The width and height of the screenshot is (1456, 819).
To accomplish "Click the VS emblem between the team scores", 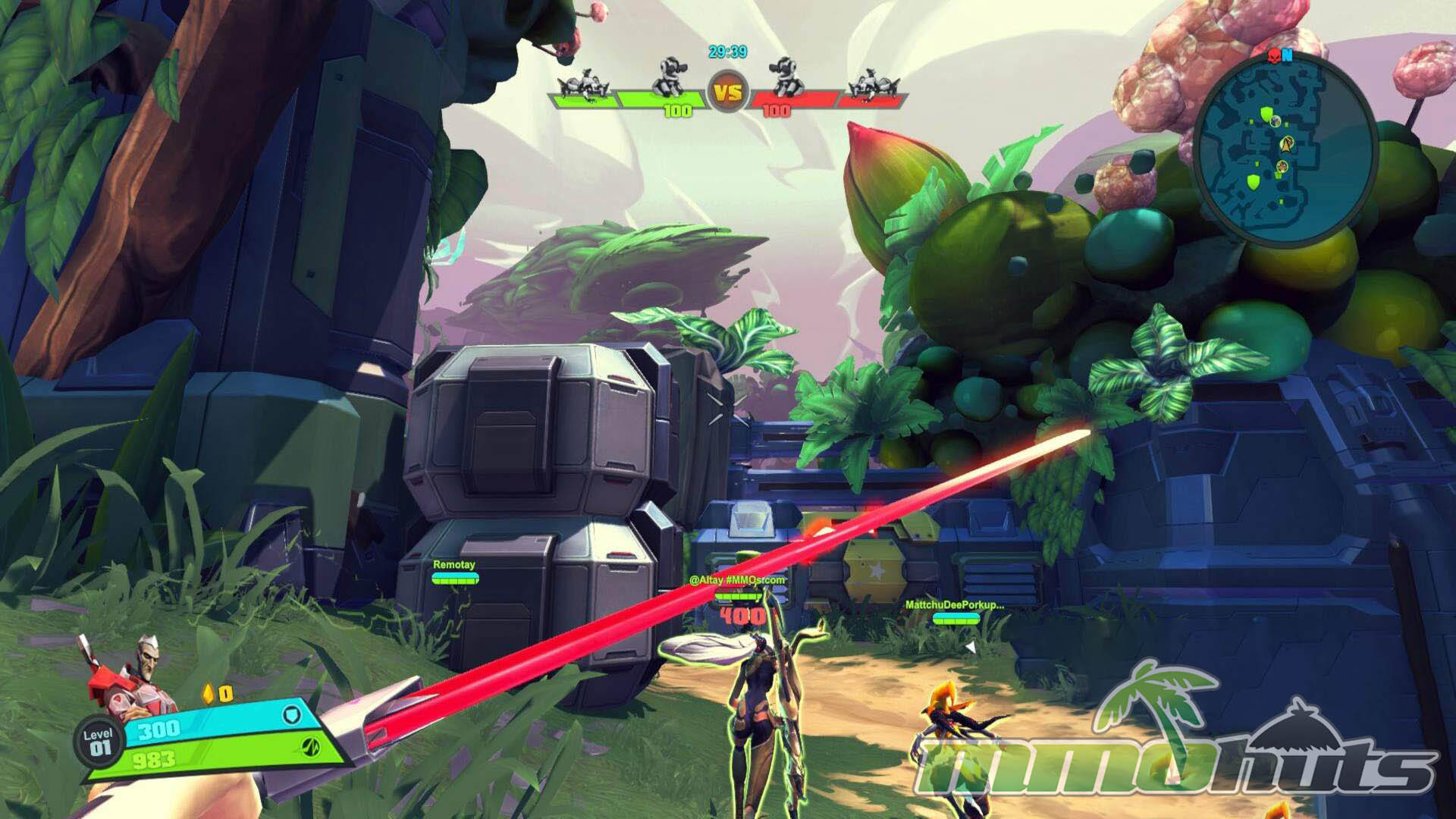I will (x=728, y=93).
